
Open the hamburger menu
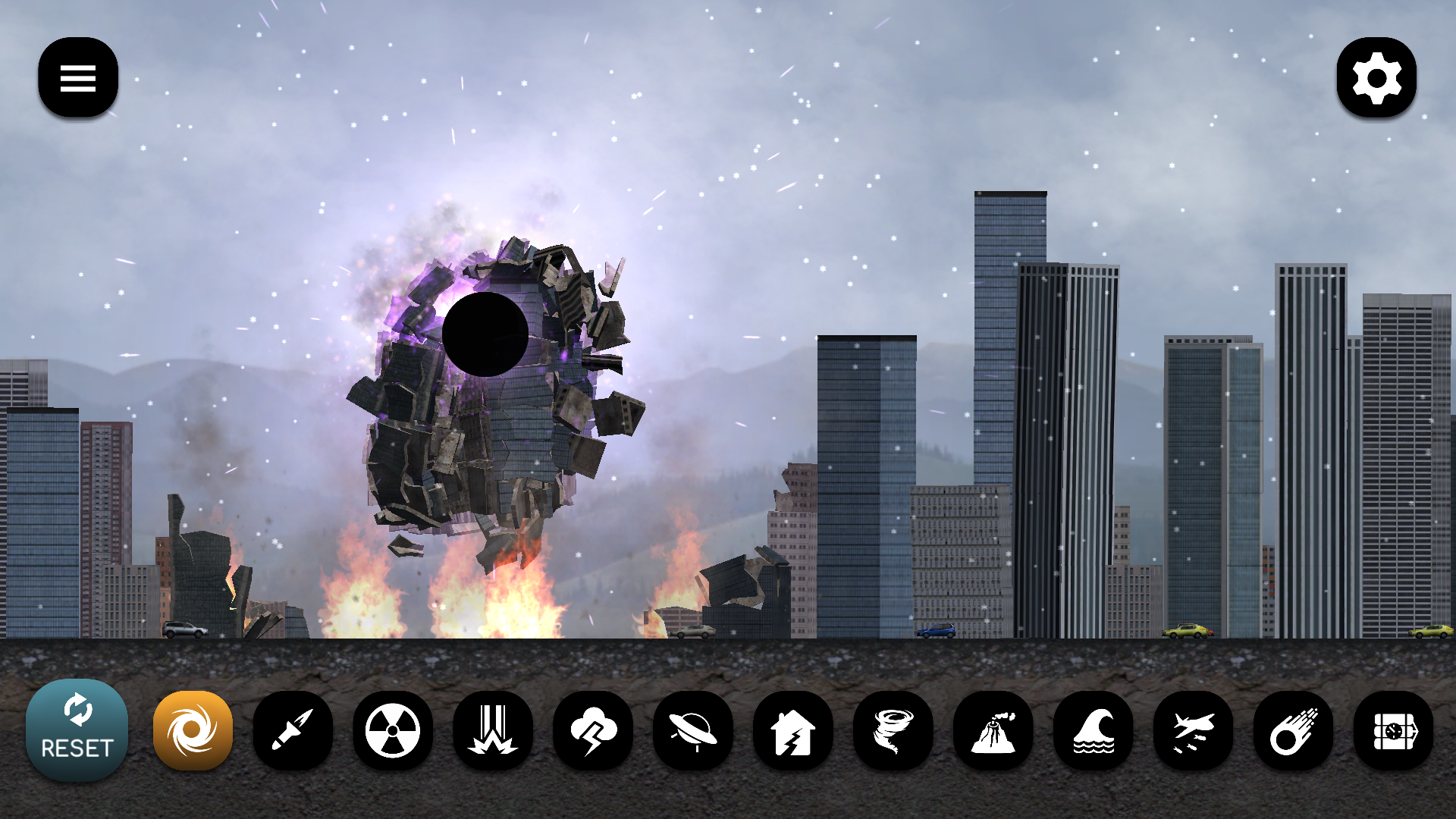click(77, 77)
